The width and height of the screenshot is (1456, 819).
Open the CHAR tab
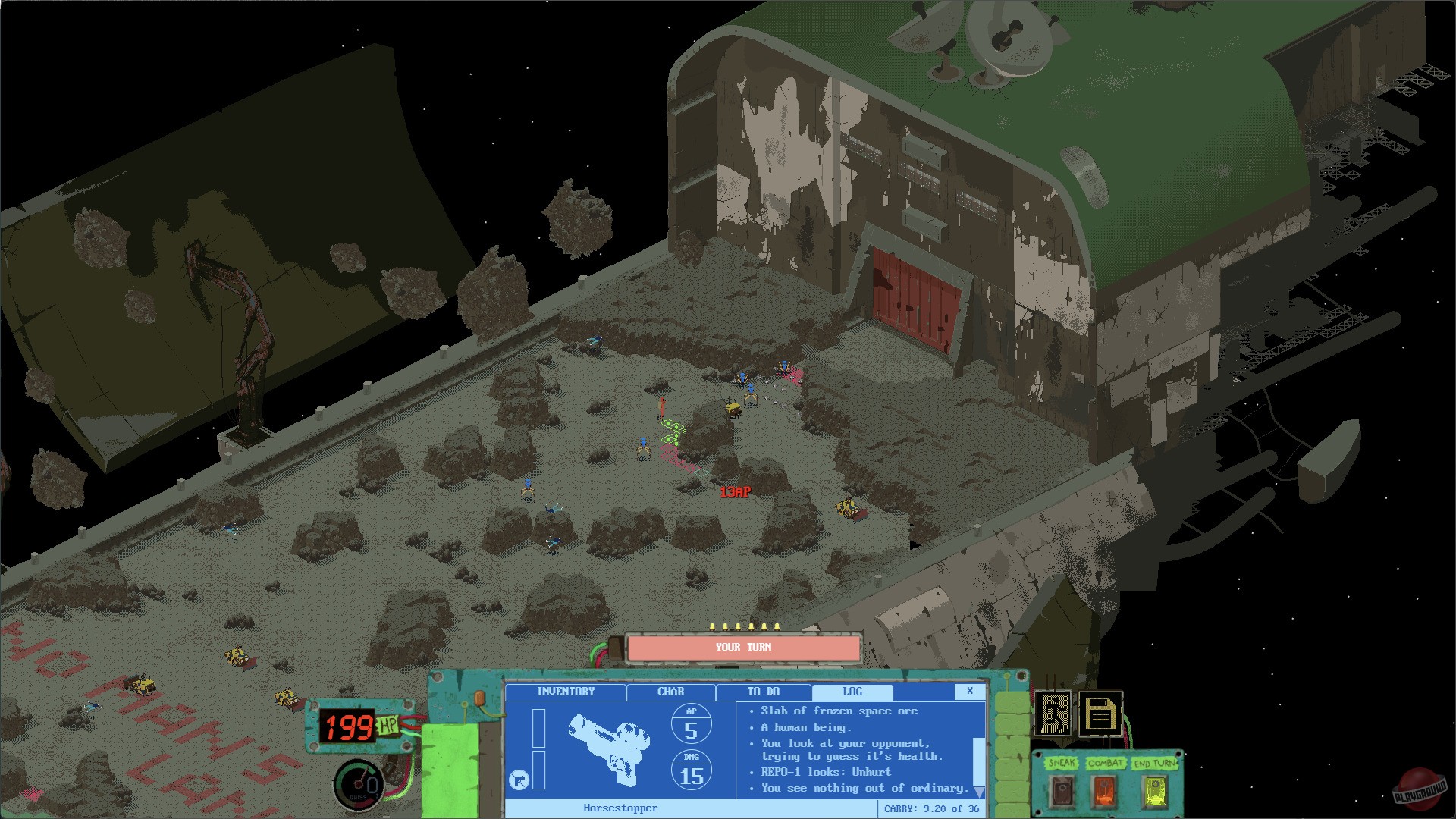[670, 692]
